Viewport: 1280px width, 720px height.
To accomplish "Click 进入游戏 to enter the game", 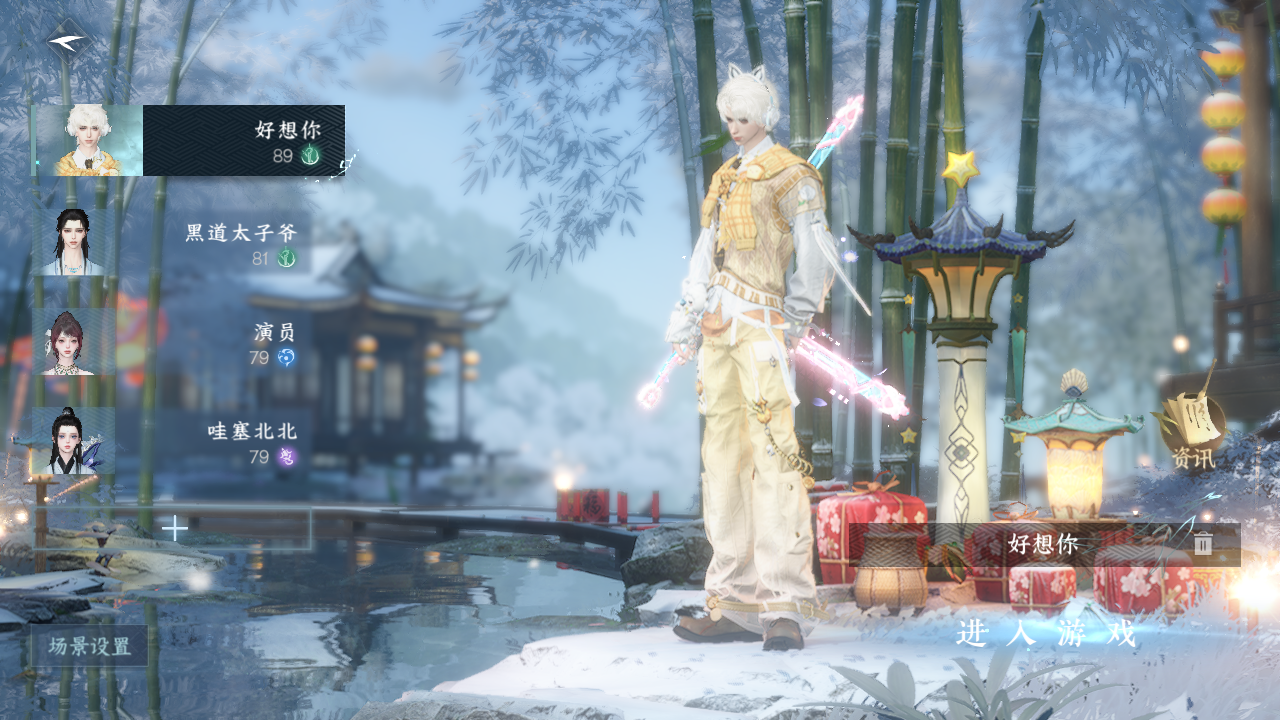I will coord(1046,633).
